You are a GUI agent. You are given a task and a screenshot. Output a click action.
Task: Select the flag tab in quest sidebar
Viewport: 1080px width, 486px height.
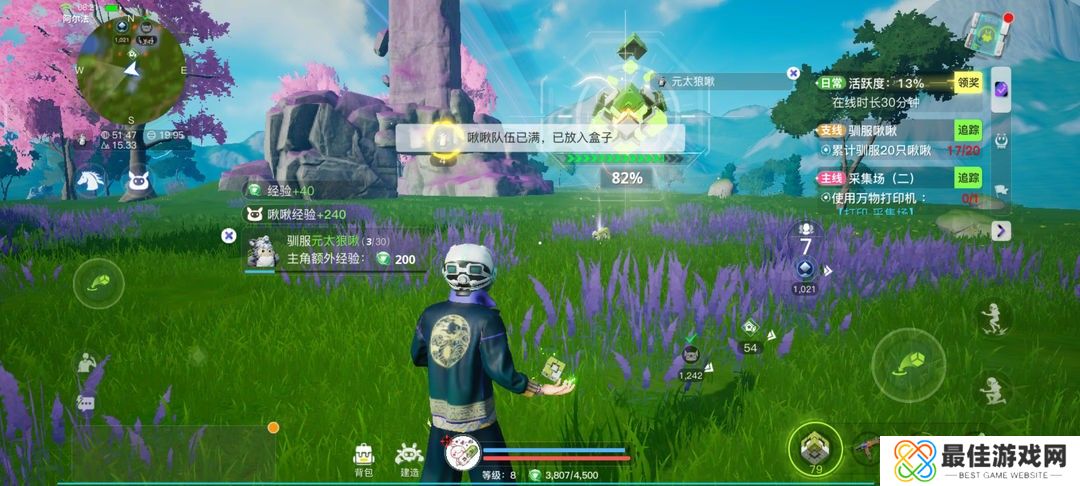click(x=1001, y=191)
